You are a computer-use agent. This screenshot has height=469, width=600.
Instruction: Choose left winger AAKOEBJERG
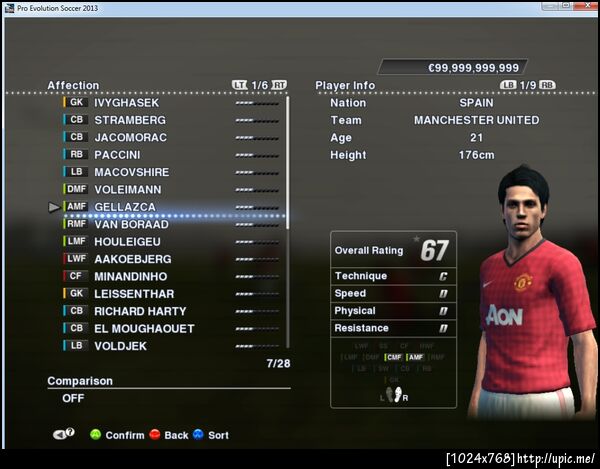pos(132,259)
